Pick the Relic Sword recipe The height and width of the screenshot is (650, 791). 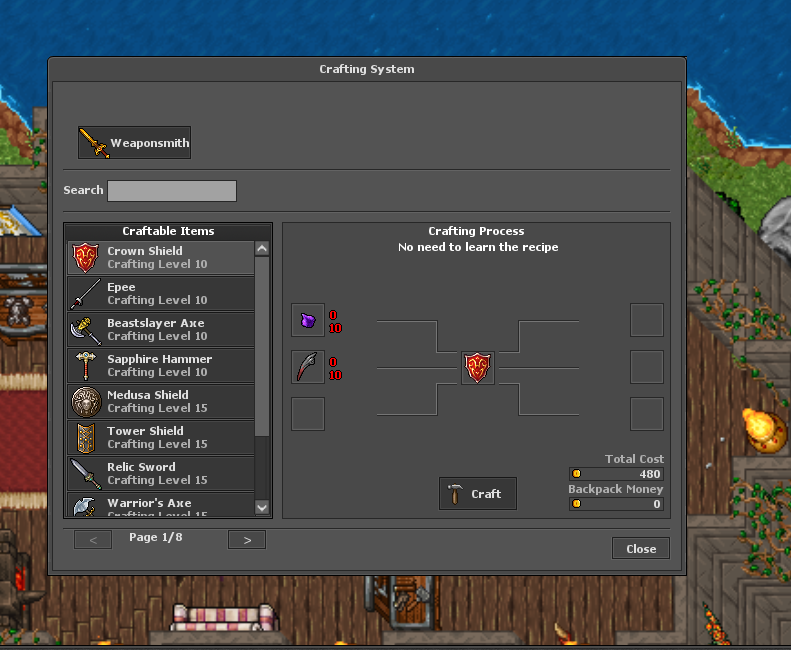point(160,474)
